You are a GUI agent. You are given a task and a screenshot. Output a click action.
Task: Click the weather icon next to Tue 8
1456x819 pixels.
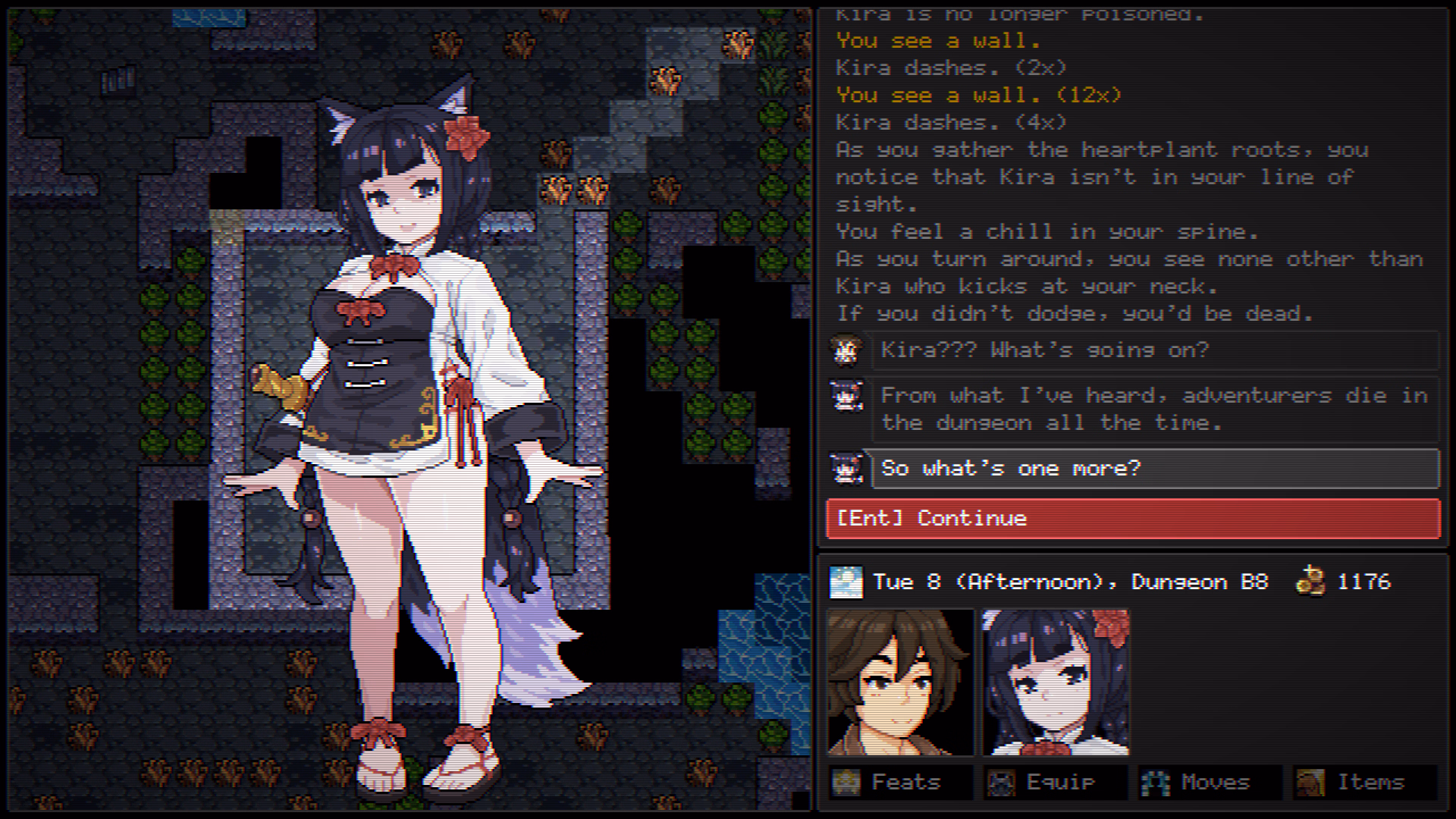pos(847,581)
